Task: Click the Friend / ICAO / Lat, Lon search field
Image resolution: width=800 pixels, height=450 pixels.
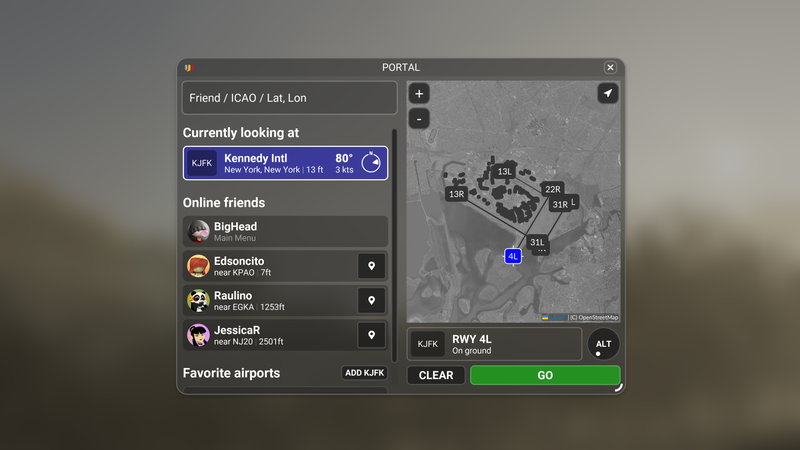Action: click(x=289, y=98)
